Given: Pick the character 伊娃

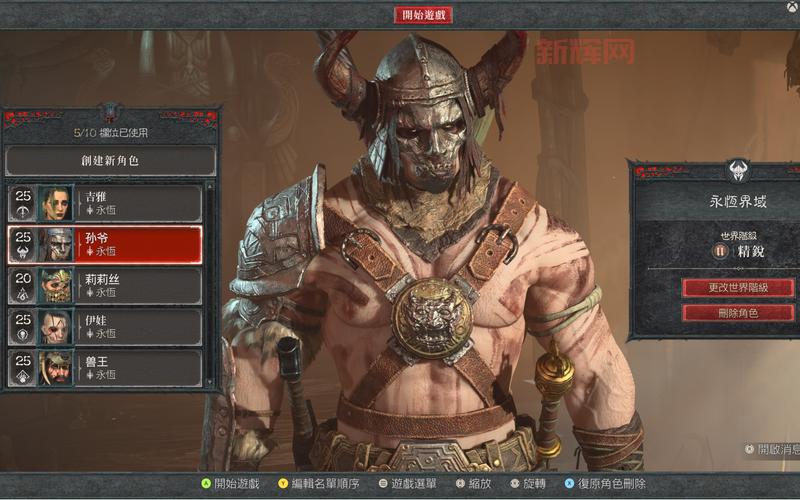Looking at the screenshot, I should tap(105, 327).
